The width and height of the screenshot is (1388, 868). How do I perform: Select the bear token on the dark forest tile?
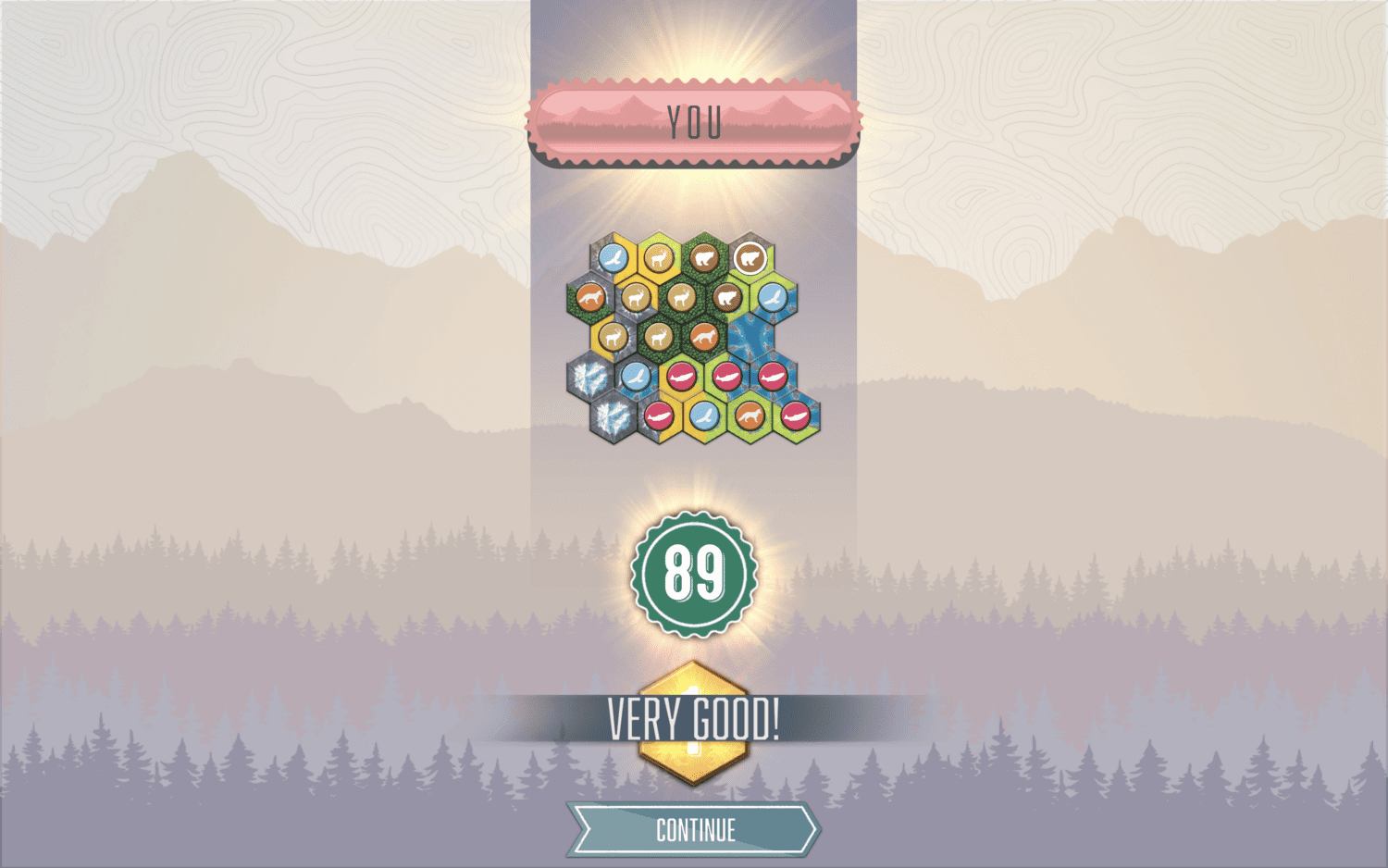click(x=703, y=256)
